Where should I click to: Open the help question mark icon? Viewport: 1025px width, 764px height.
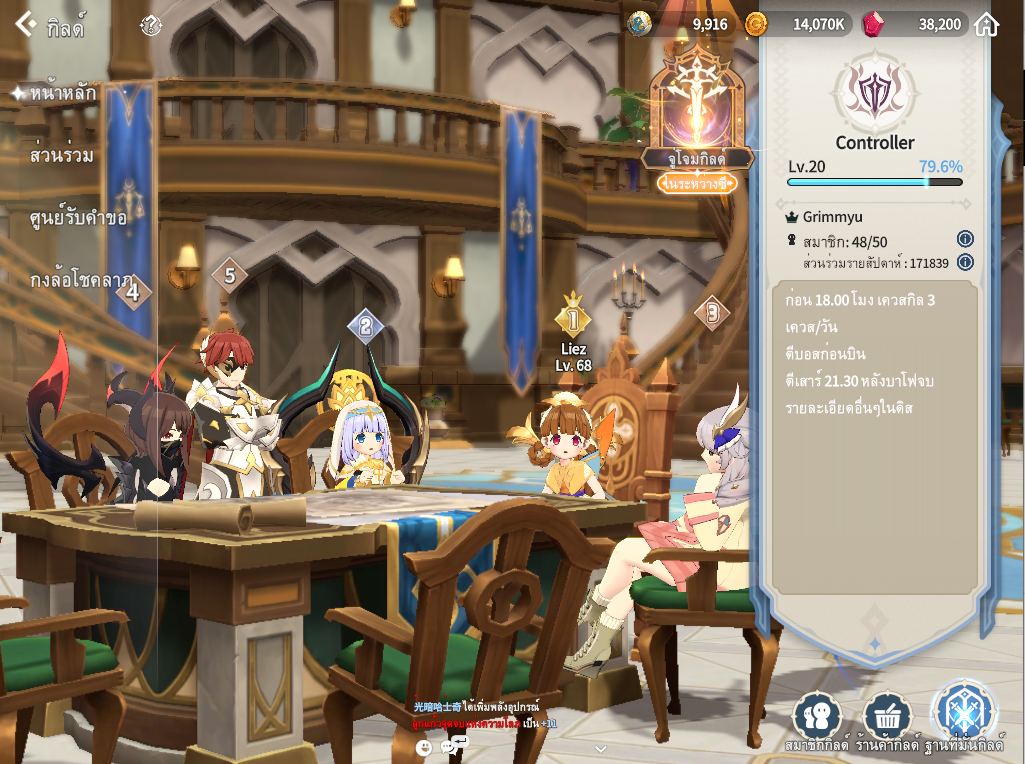click(151, 25)
